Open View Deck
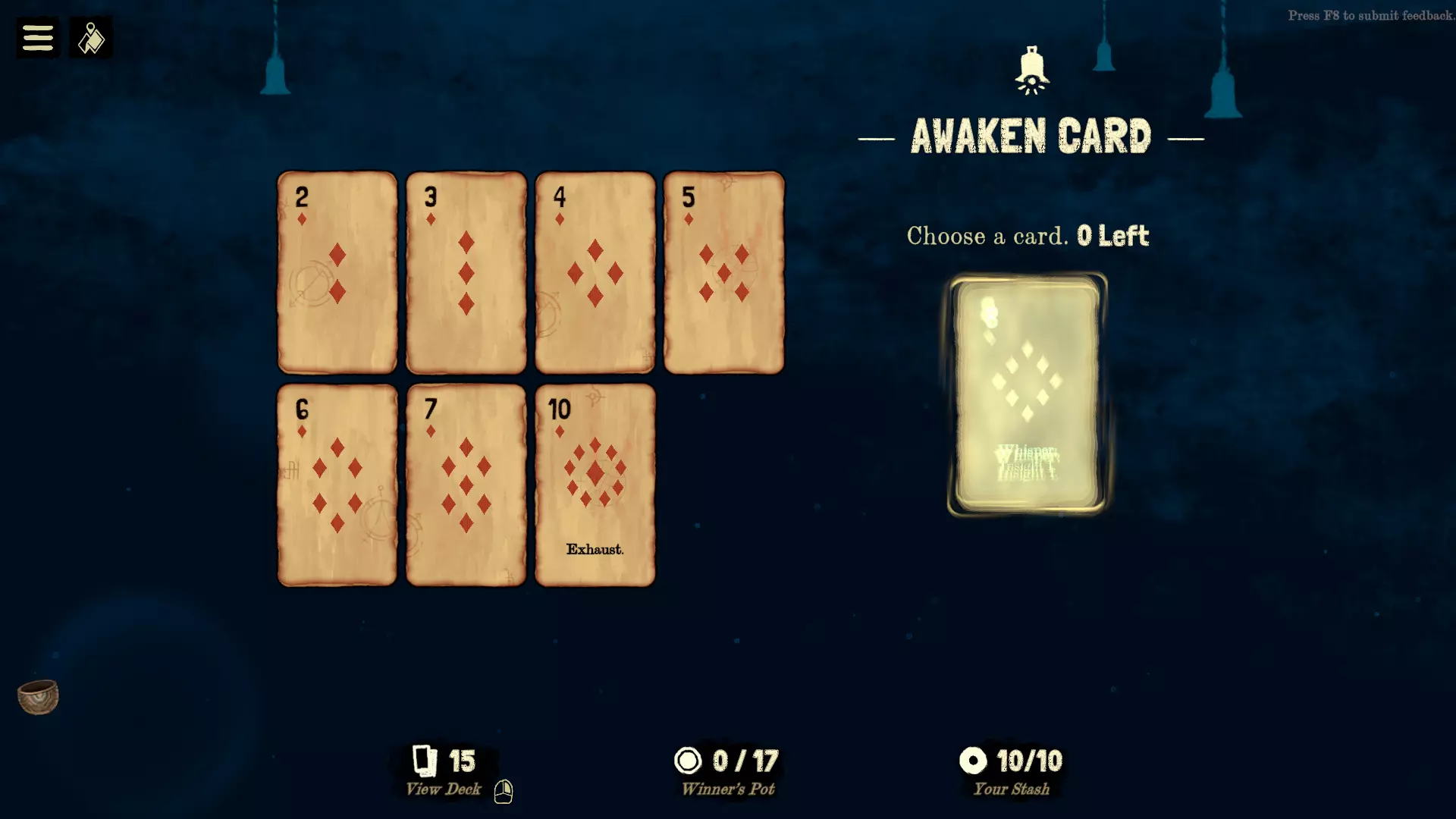Screen dimensions: 1456x819 [444, 771]
